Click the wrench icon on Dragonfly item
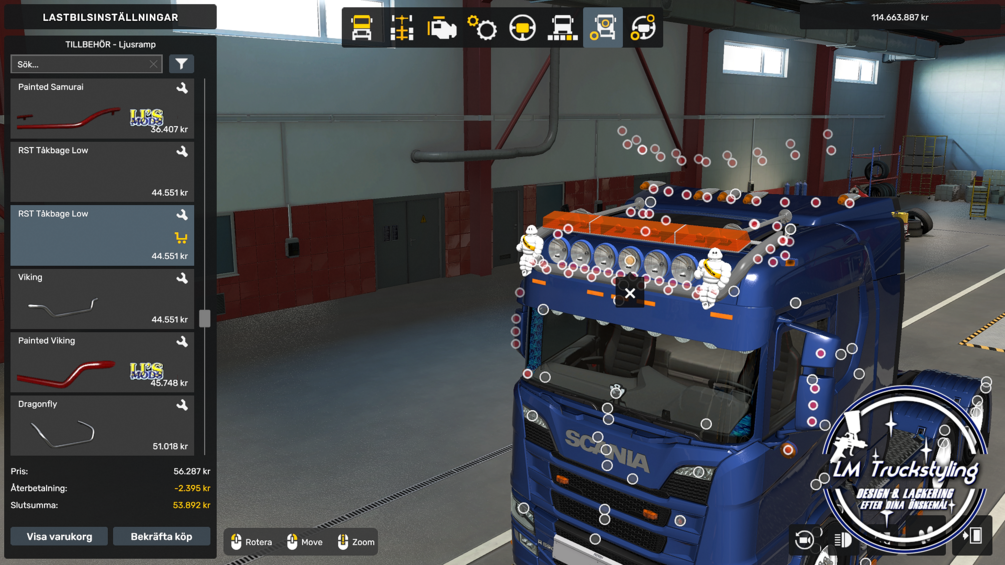The image size is (1005, 565). [182, 405]
